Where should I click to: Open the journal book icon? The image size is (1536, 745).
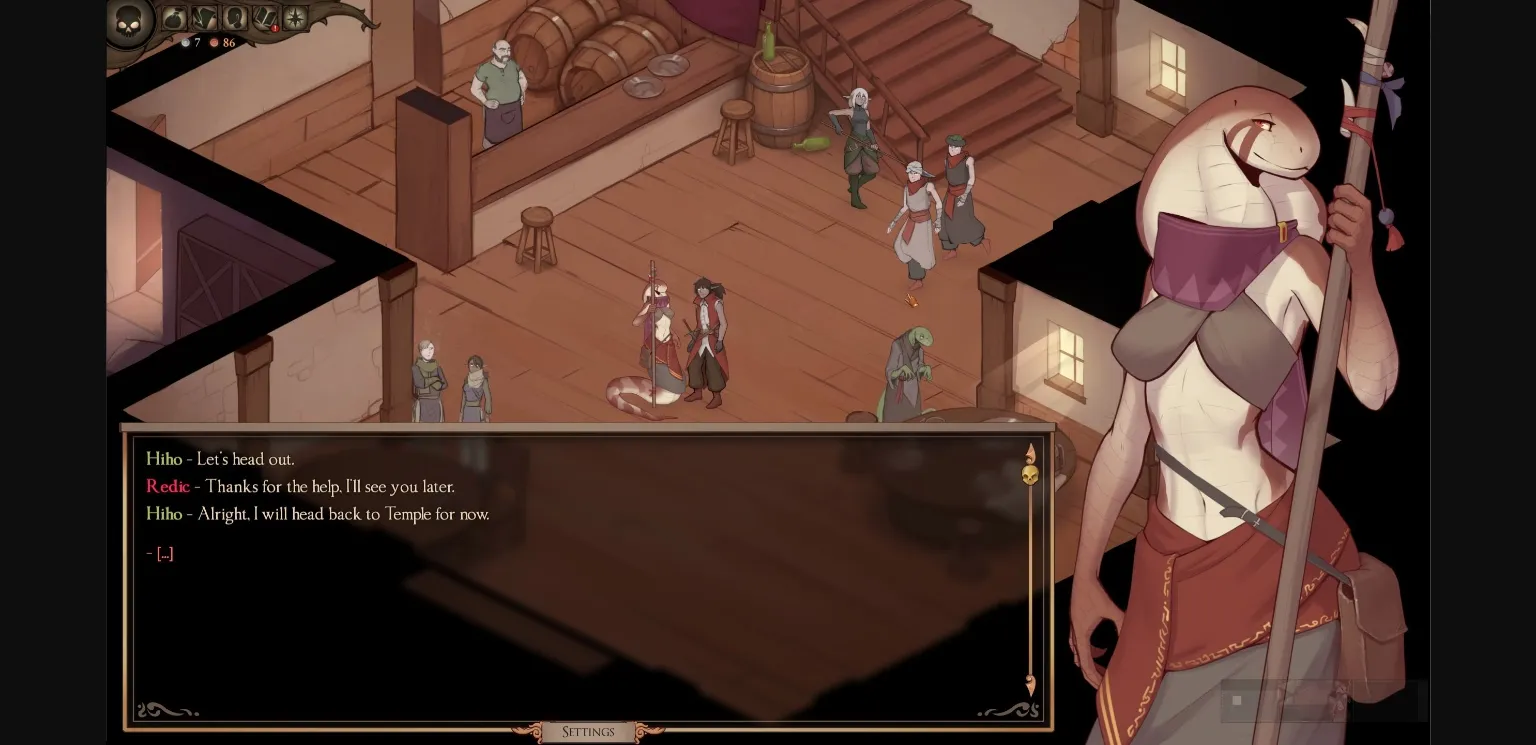[265, 18]
